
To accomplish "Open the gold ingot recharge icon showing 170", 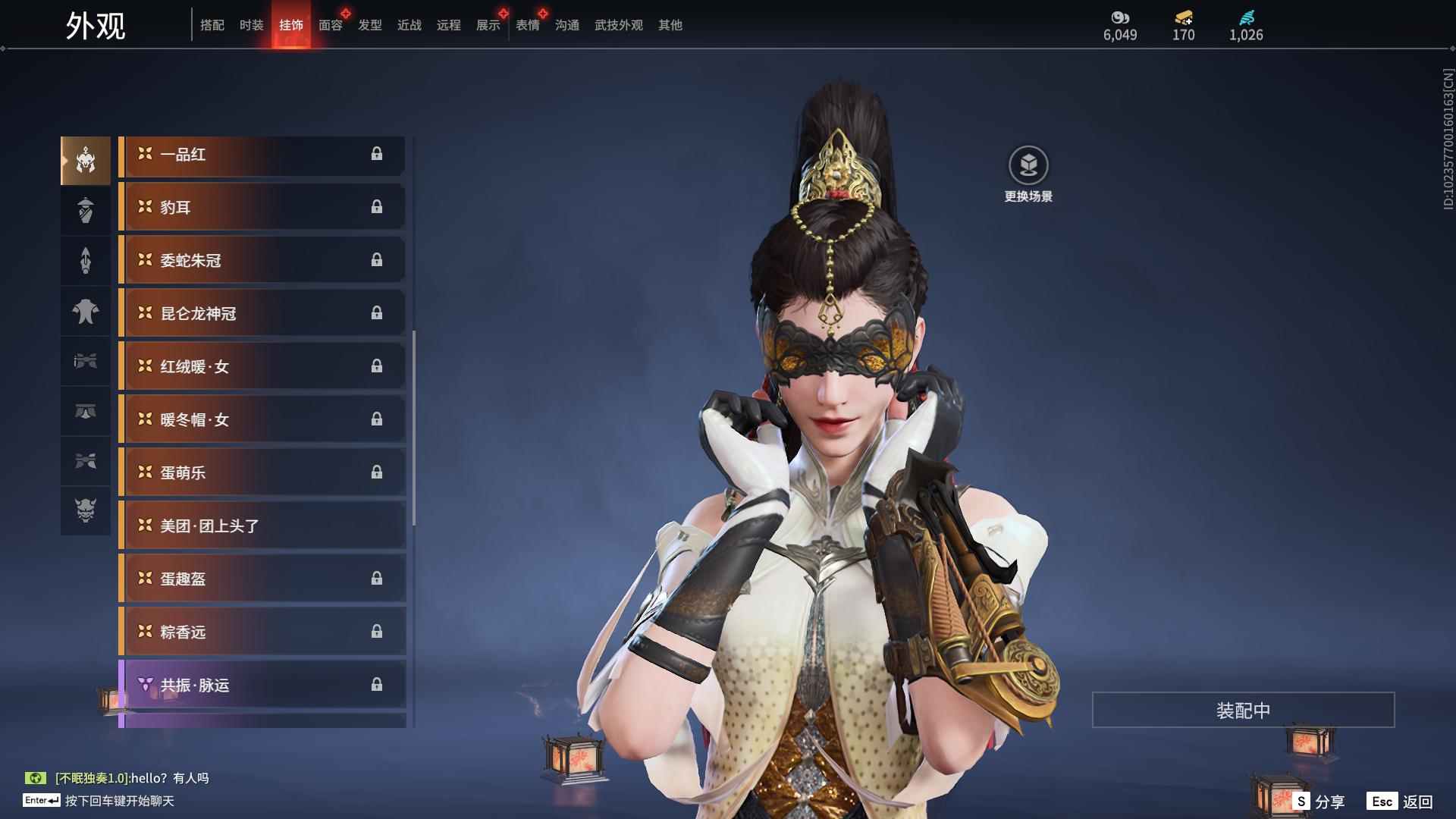I will pyautogui.click(x=1183, y=17).
